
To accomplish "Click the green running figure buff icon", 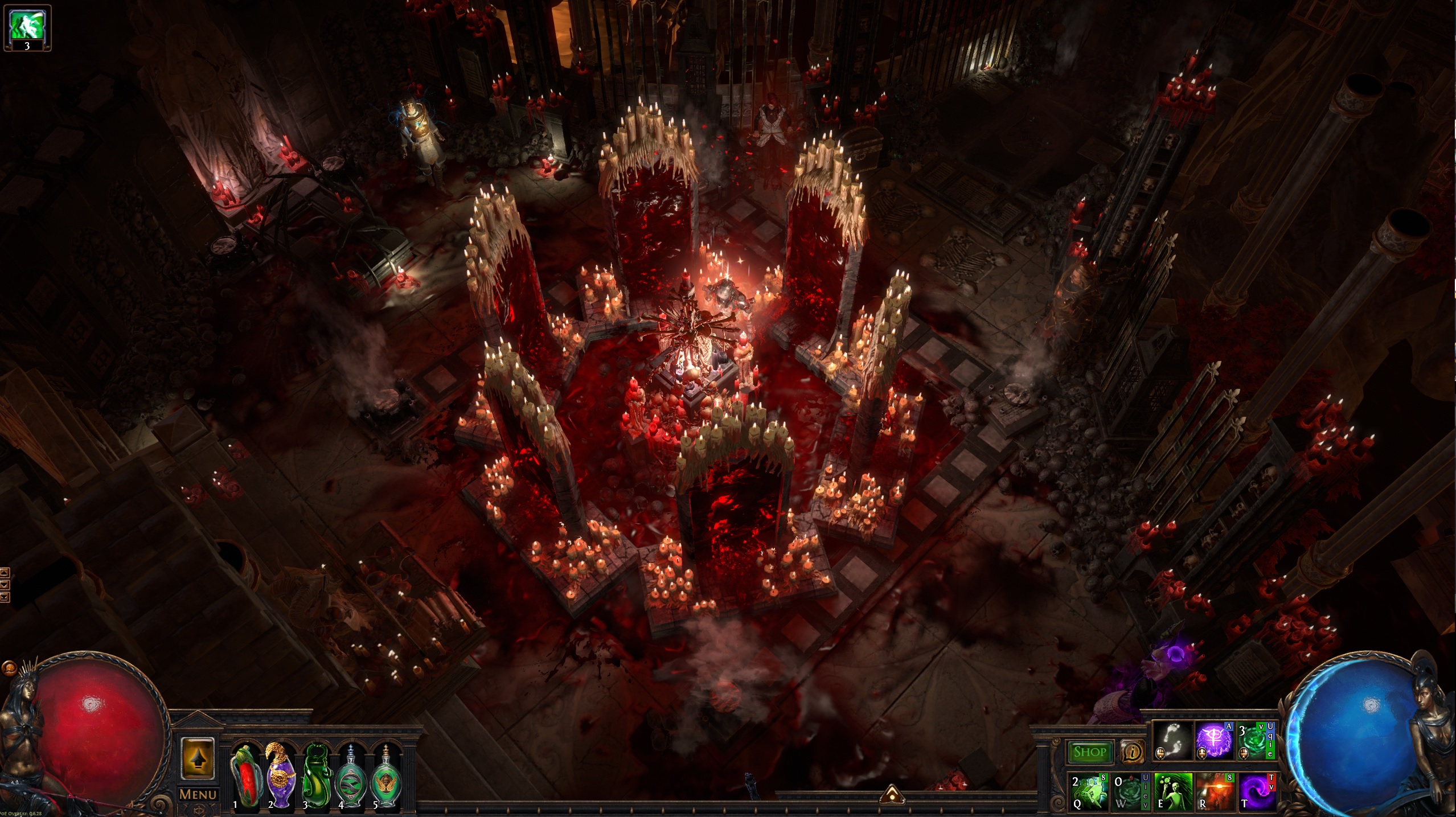I will click(x=27, y=27).
